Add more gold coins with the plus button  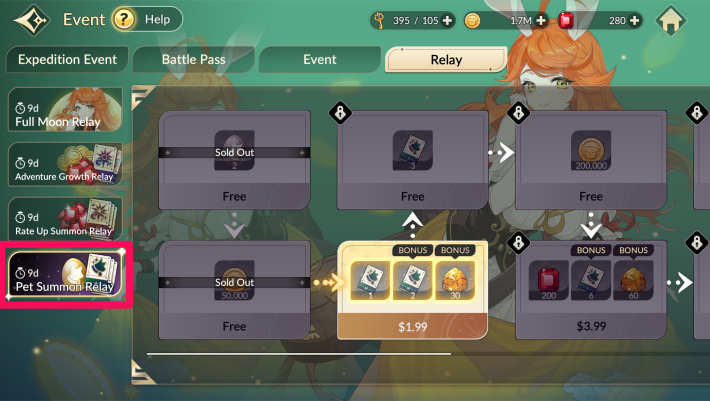point(541,20)
